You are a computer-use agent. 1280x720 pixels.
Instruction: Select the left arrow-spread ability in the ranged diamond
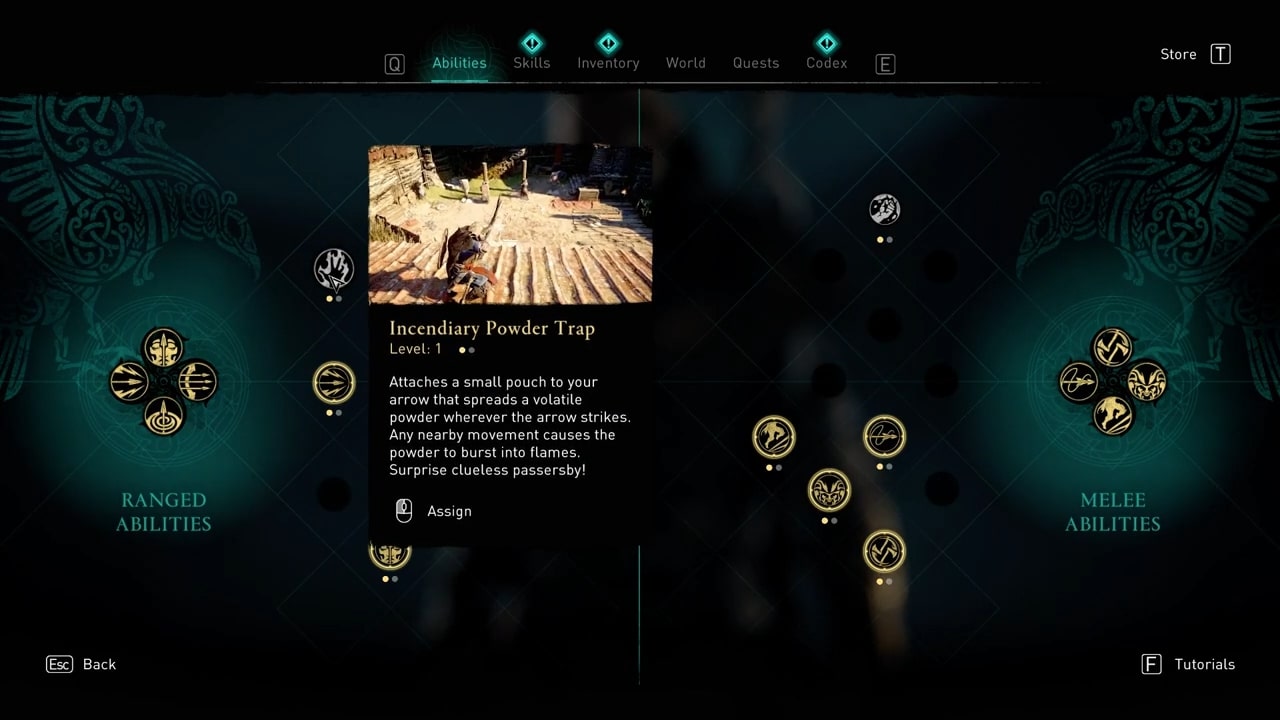tap(128, 383)
